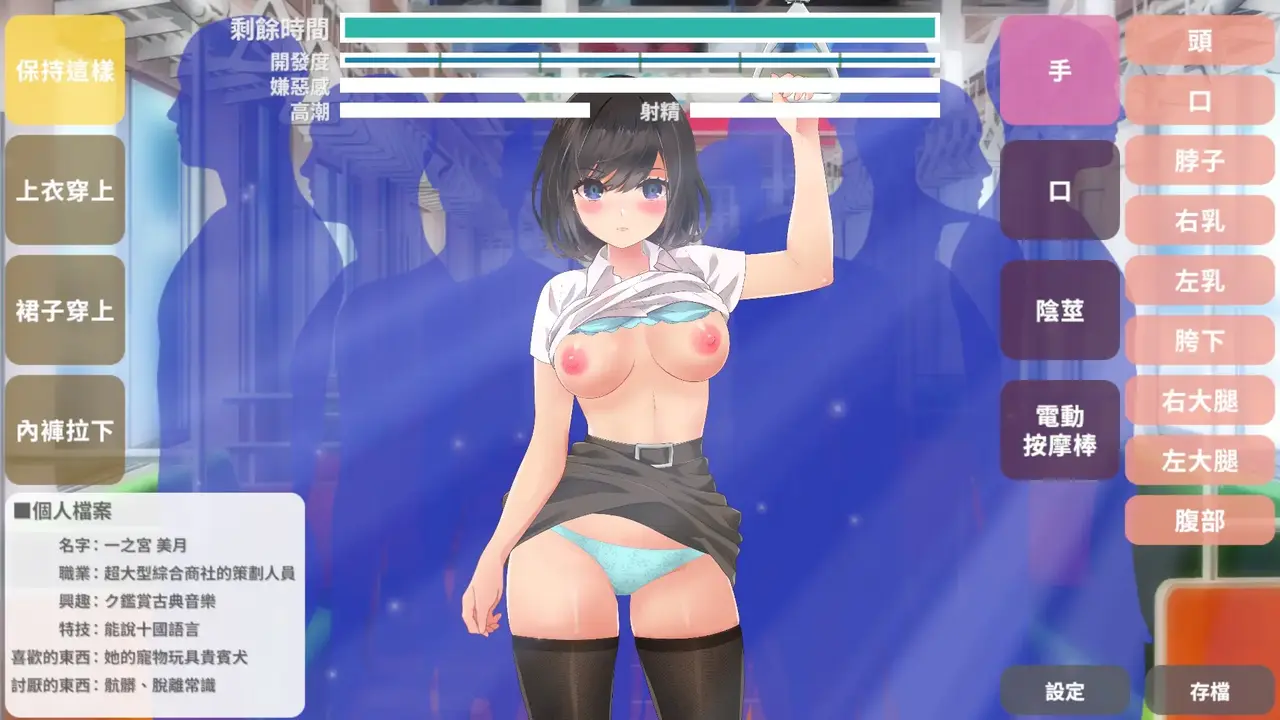Choose the 左大腿 target button
Viewport: 1280px width, 720px height.
[x=1200, y=461]
